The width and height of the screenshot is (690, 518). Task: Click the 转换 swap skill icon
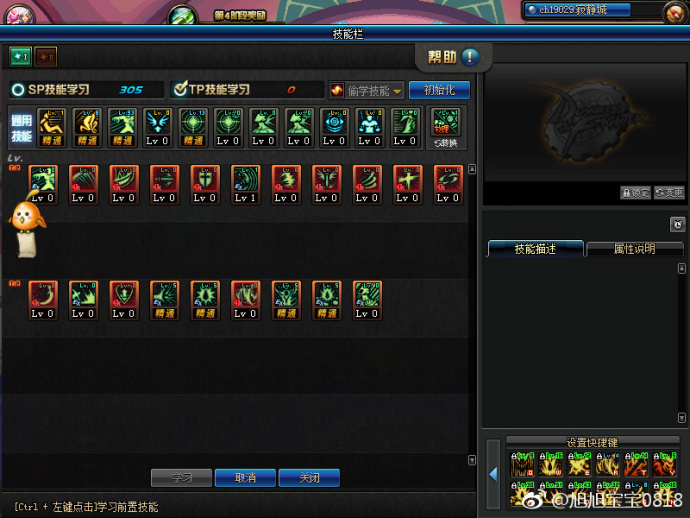tap(445, 128)
